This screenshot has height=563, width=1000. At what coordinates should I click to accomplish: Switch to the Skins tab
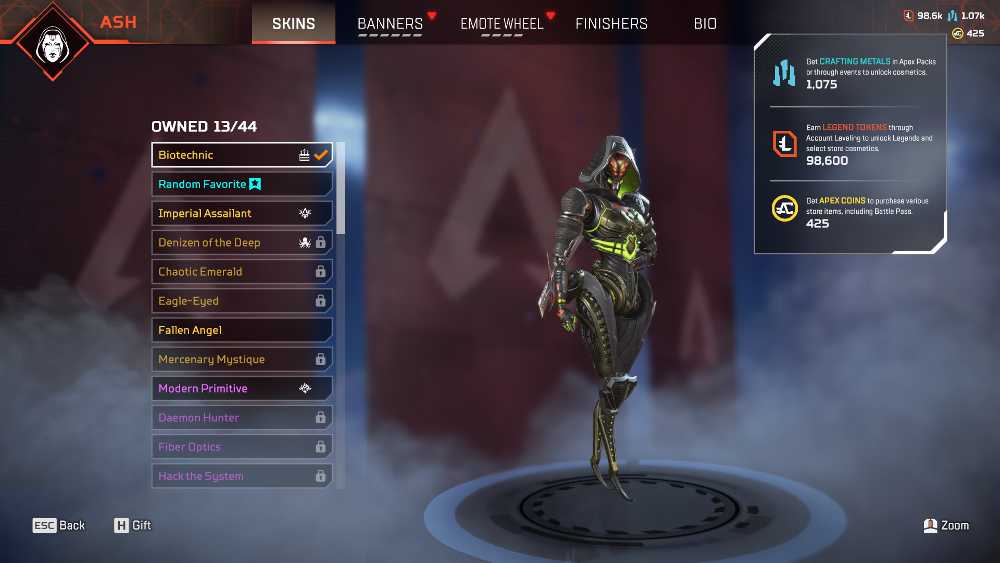tap(293, 23)
